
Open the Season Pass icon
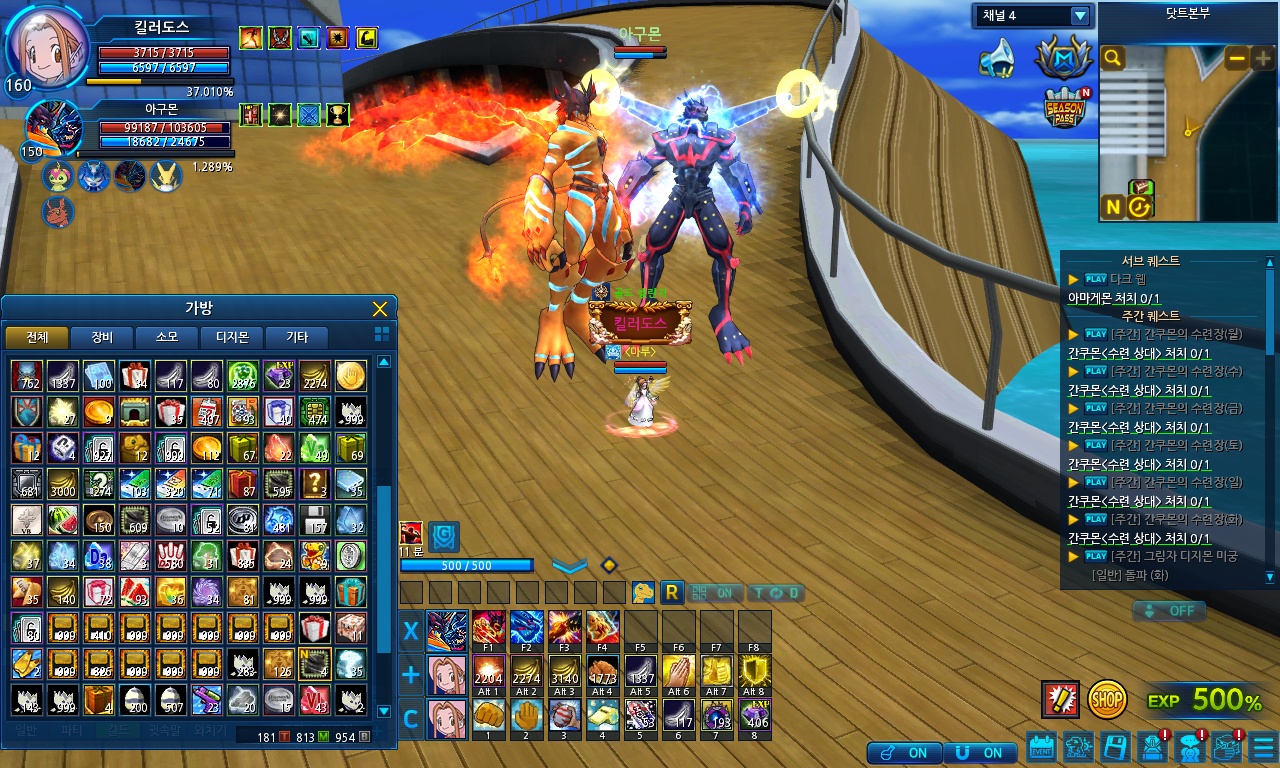click(1064, 108)
